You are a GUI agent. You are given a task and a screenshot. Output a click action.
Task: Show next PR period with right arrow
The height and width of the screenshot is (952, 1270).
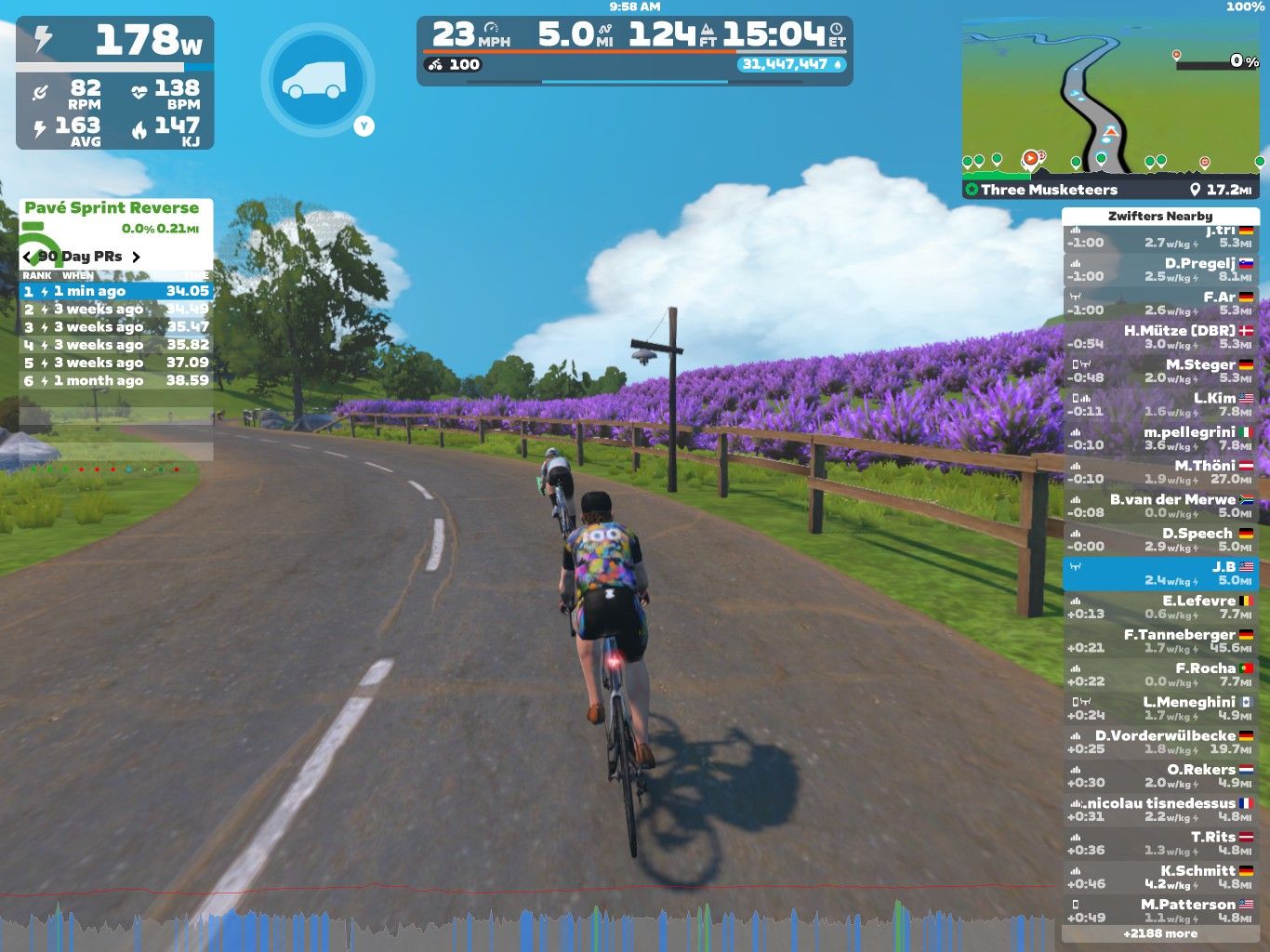click(137, 257)
